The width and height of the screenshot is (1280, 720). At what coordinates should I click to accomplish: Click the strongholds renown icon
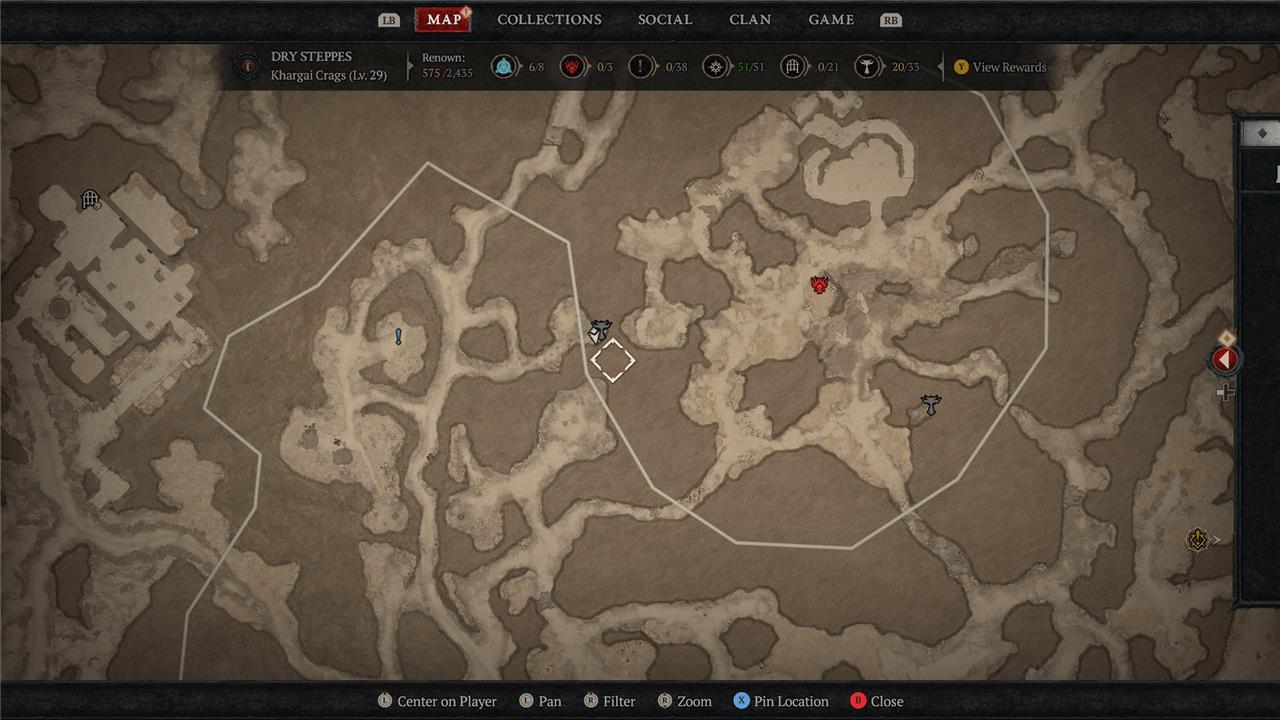click(572, 67)
